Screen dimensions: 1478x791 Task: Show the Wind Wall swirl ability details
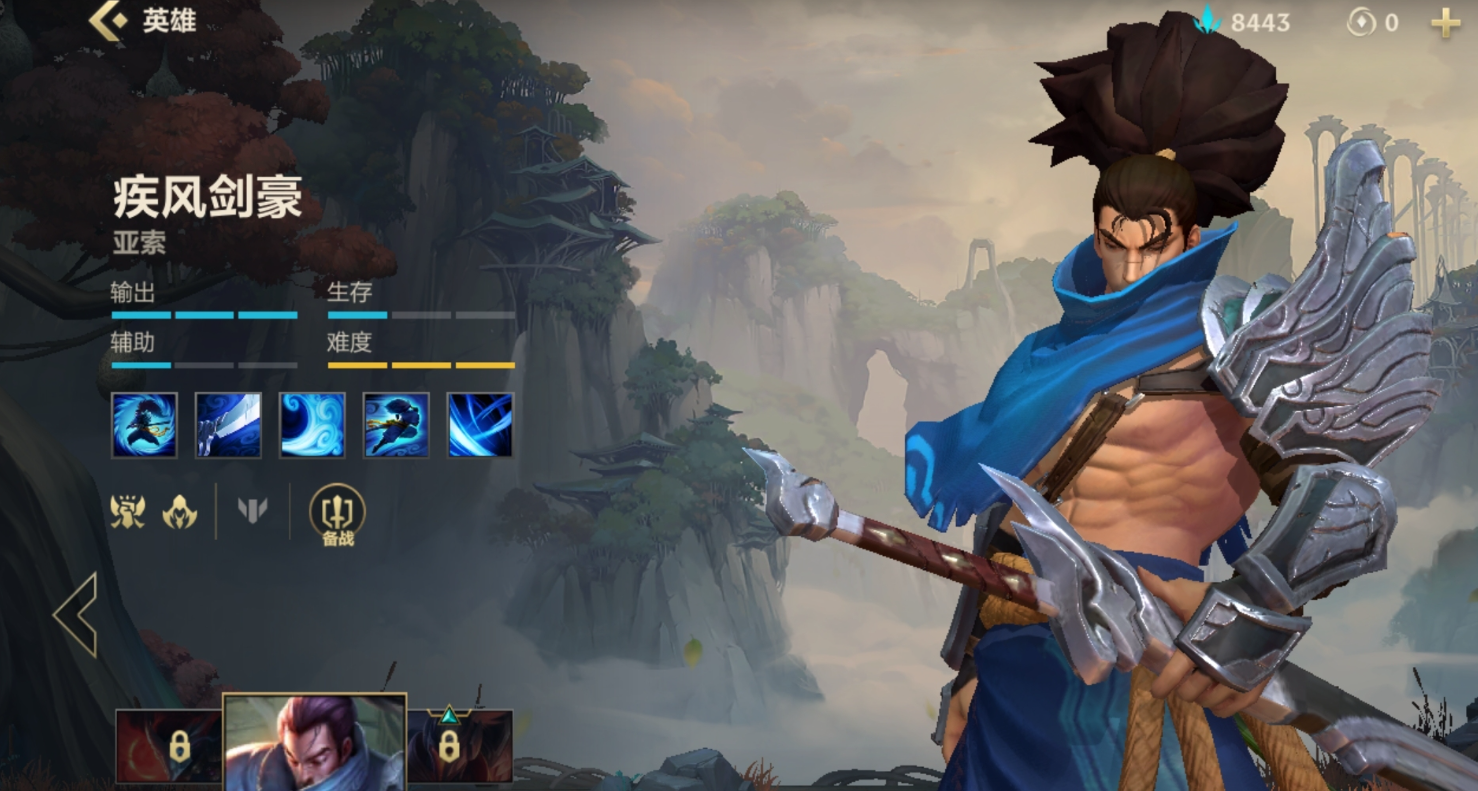312,425
